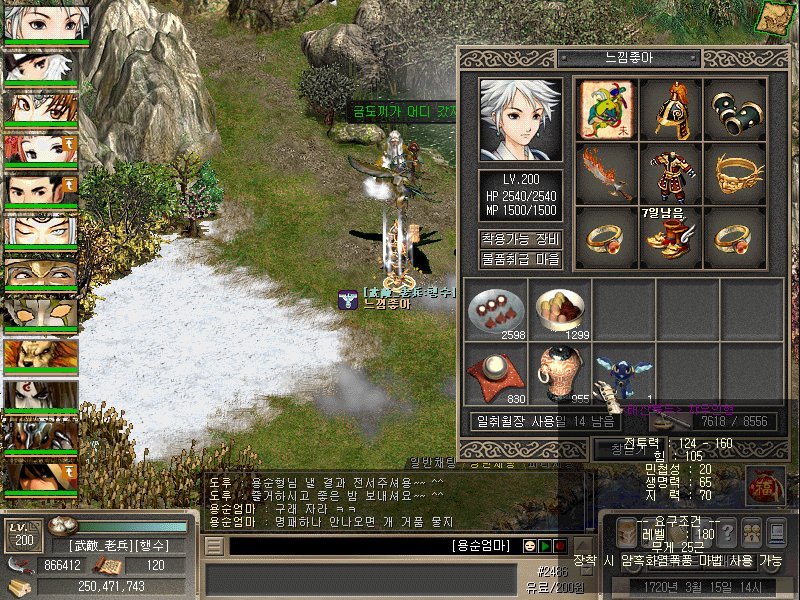Toggle the green play chat button
The height and width of the screenshot is (600, 800).
click(545, 546)
